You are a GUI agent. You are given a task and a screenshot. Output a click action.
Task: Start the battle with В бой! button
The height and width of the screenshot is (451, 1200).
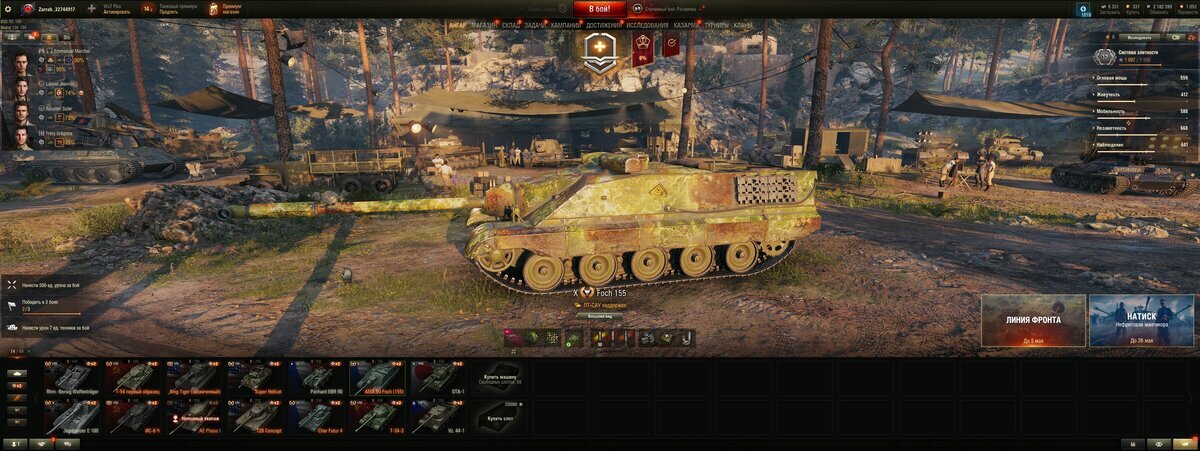(599, 8)
